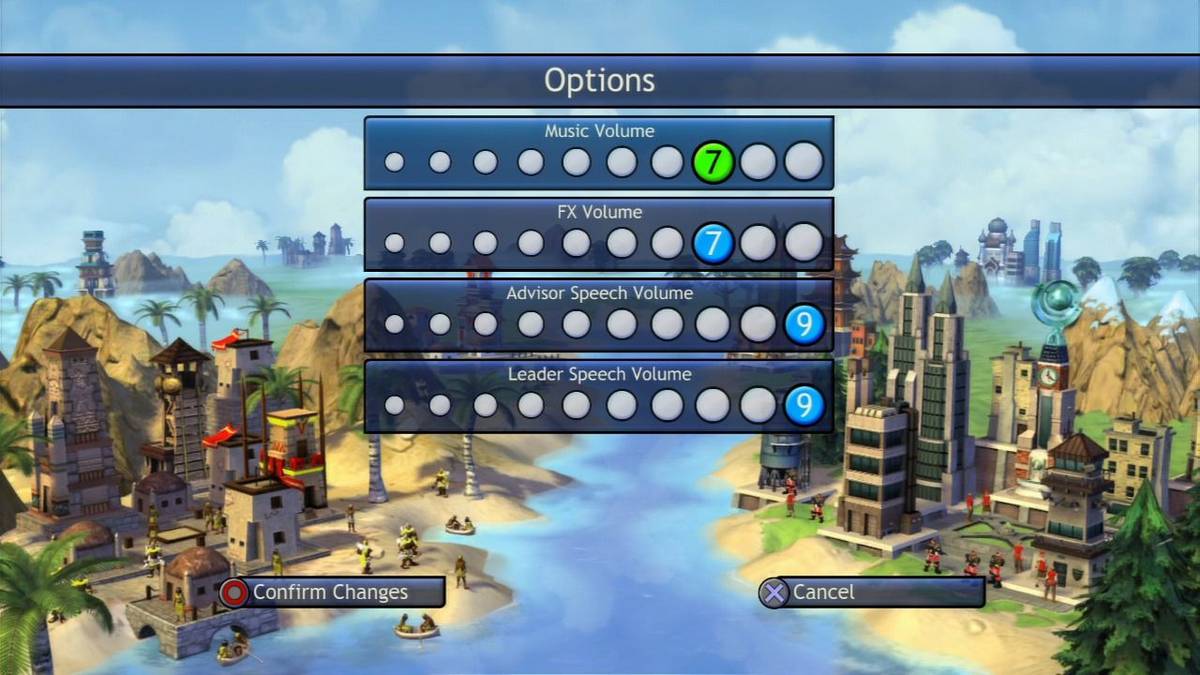This screenshot has width=1200, height=675.
Task: Click the green 7 on Music Volume
Action: coord(712,162)
